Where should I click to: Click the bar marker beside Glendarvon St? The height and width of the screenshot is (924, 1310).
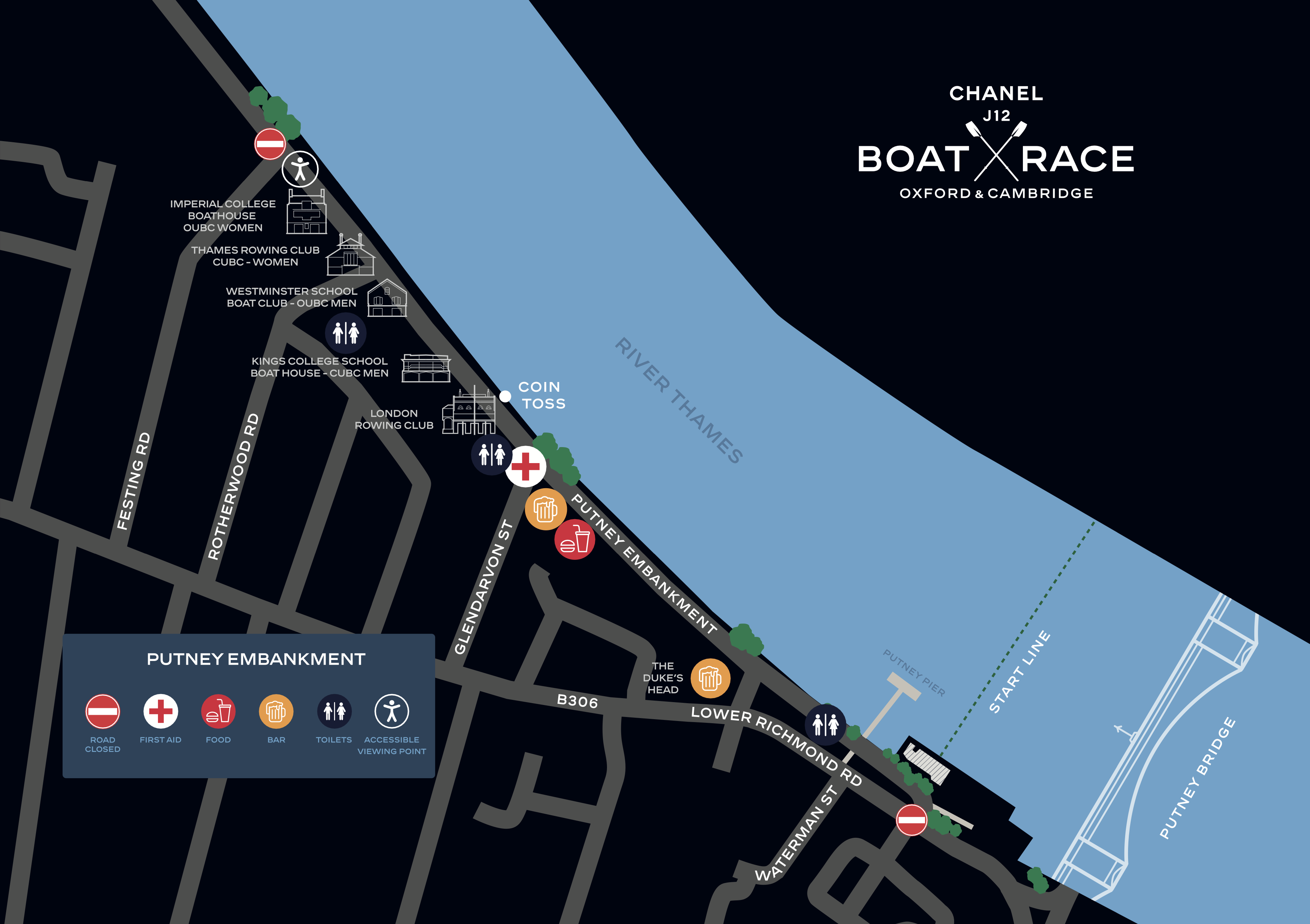coord(545,509)
